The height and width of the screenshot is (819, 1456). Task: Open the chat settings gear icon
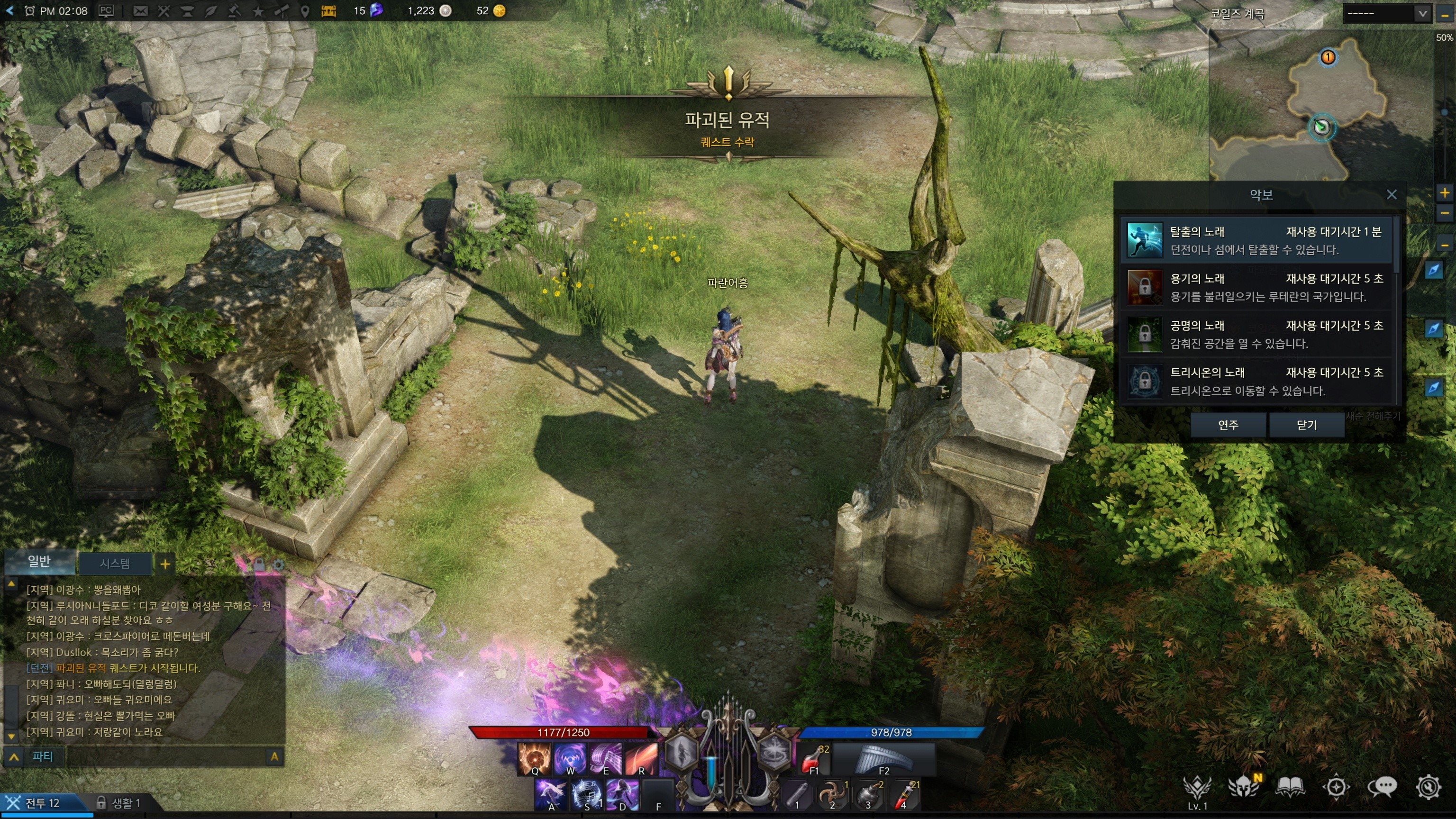278,564
